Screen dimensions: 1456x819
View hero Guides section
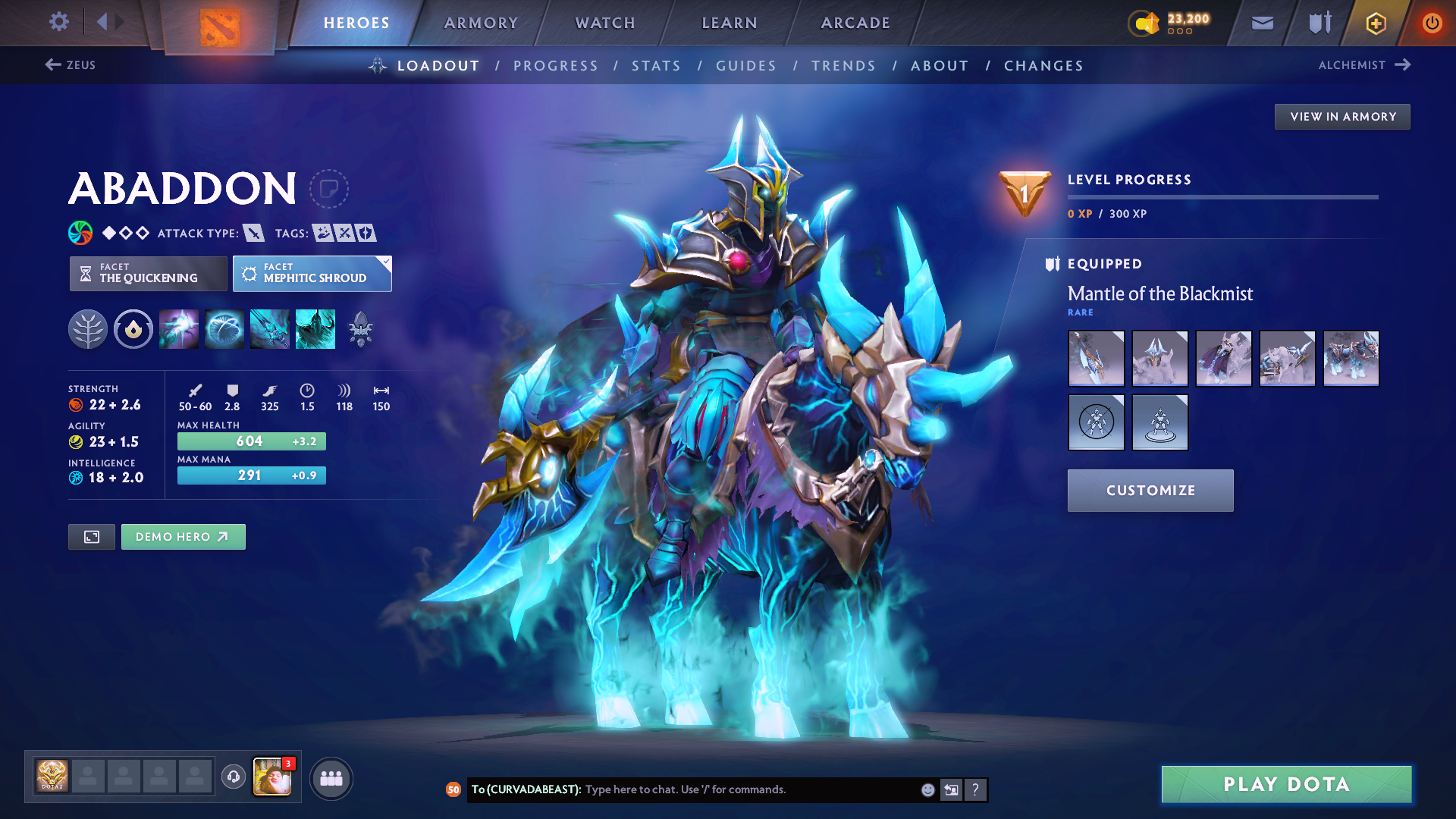746,66
